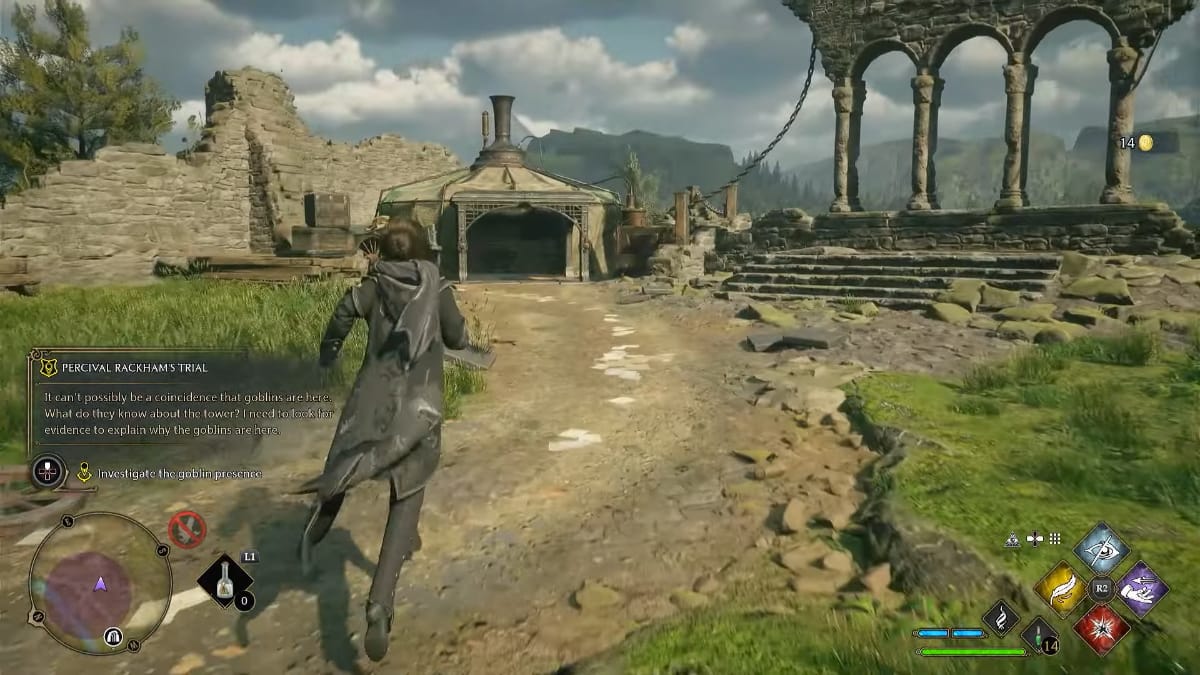Activate the ancient magic swirl icon
This screenshot has width=1200, height=675.
point(1000,618)
